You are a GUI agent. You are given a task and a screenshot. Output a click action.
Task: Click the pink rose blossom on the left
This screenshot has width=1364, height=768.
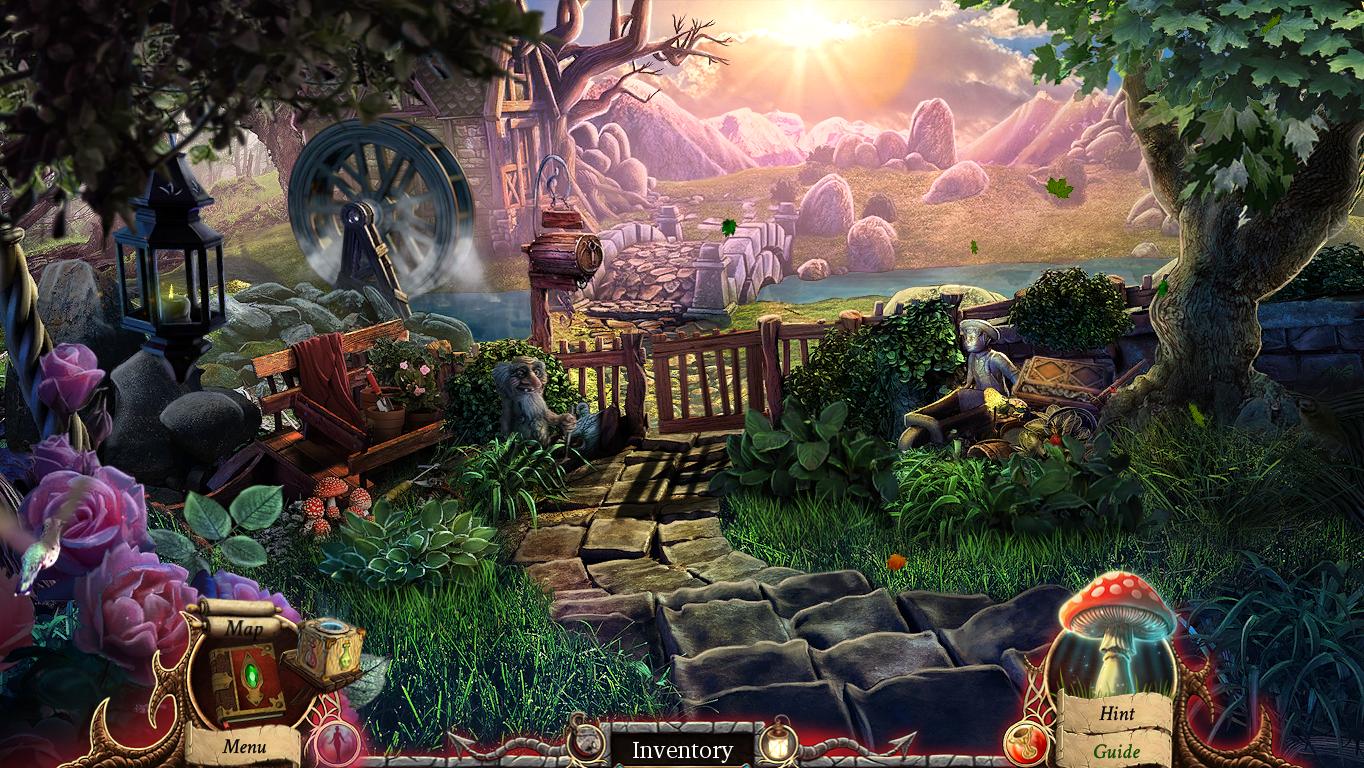tap(85, 510)
